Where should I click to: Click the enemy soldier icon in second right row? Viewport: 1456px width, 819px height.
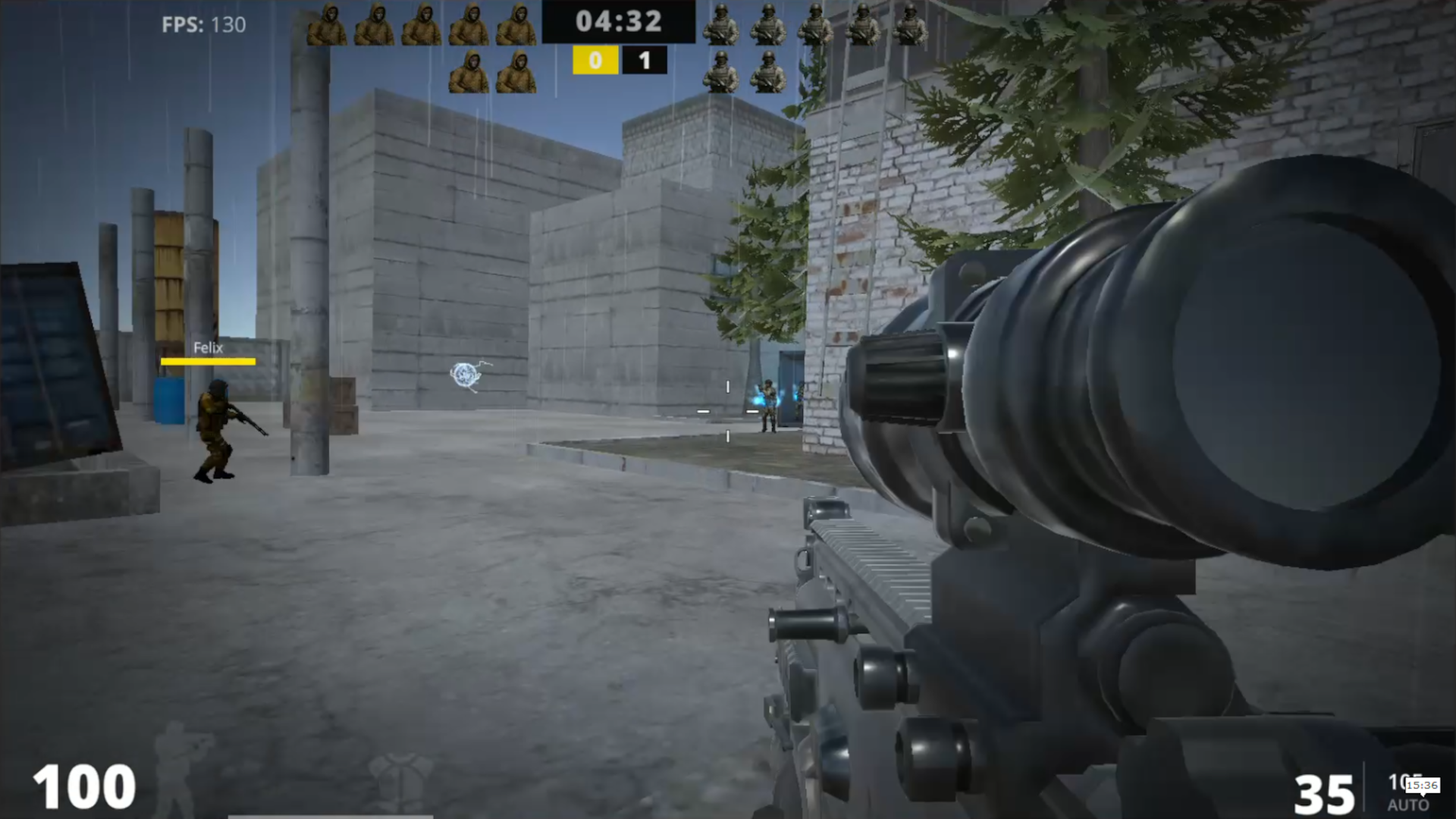722,70
